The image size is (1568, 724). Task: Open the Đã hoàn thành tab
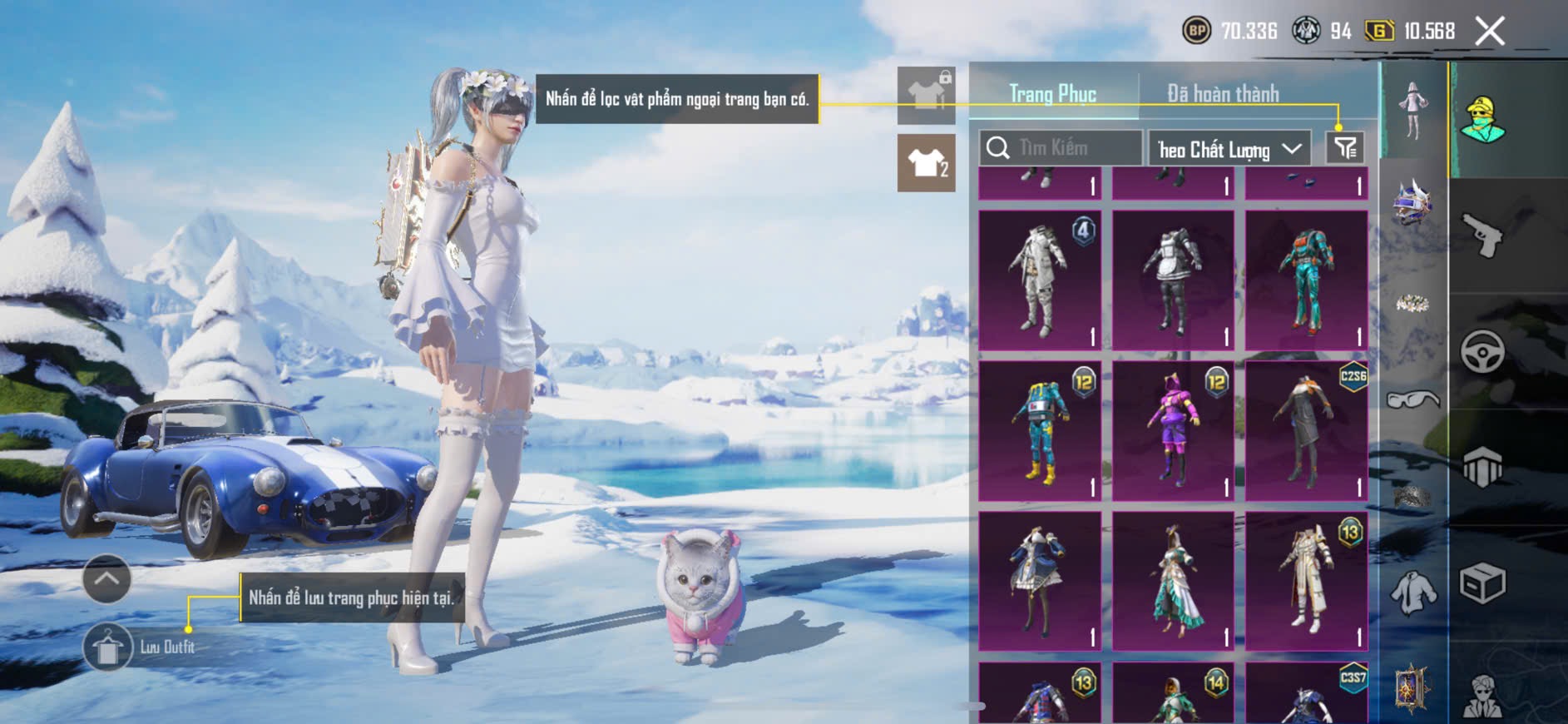point(1223,94)
